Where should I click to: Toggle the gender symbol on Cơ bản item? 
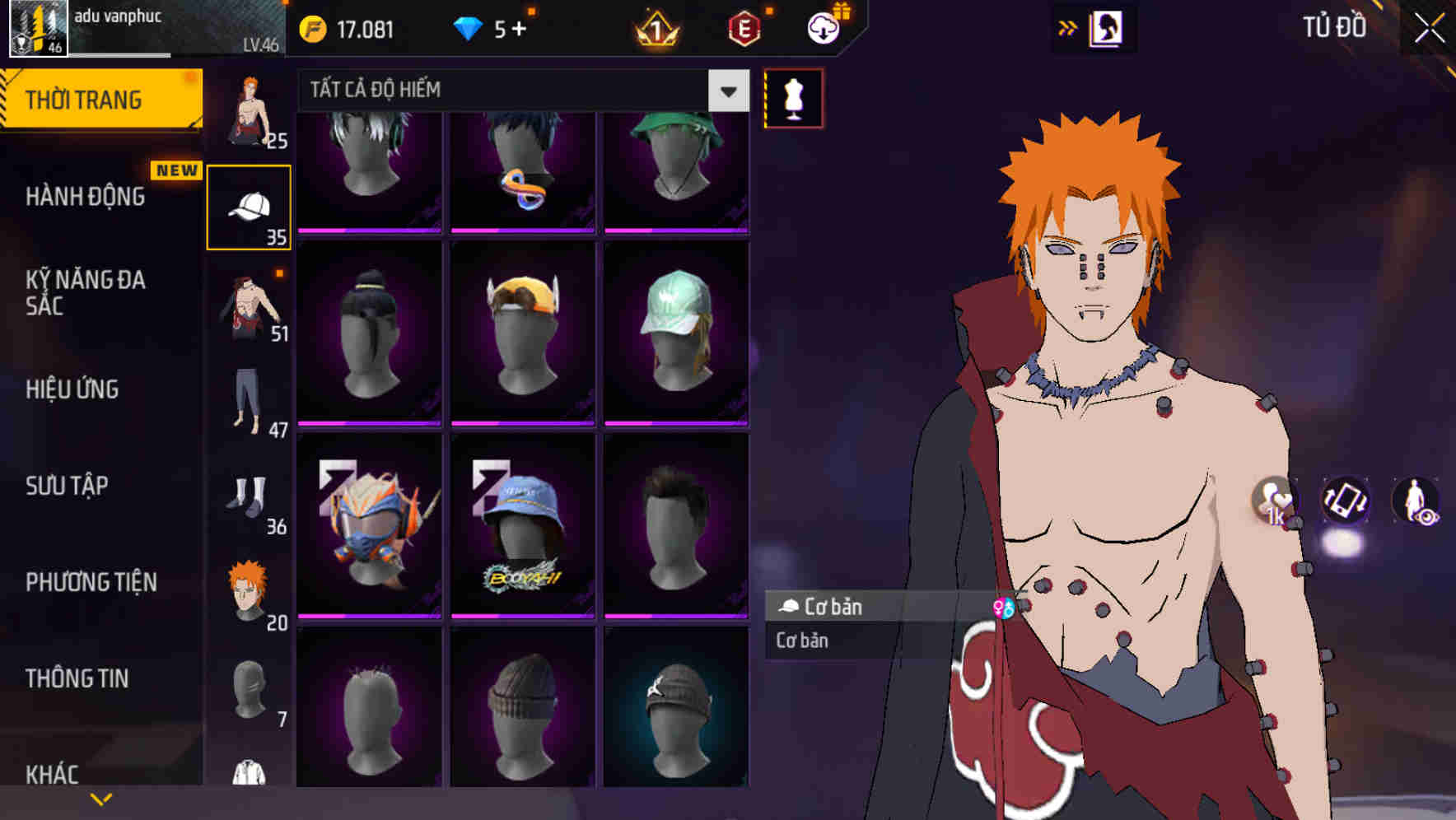click(1001, 607)
